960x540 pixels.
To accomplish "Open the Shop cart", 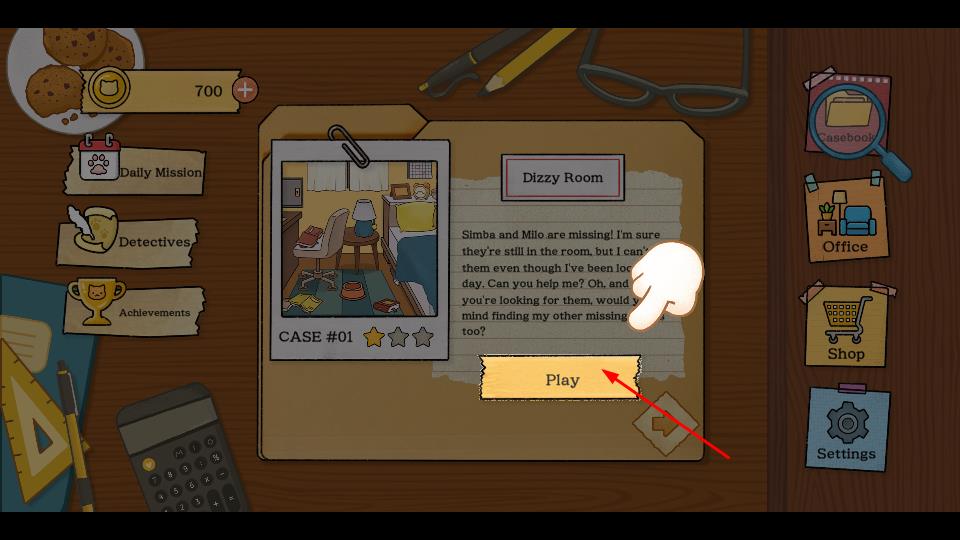I will [x=845, y=328].
